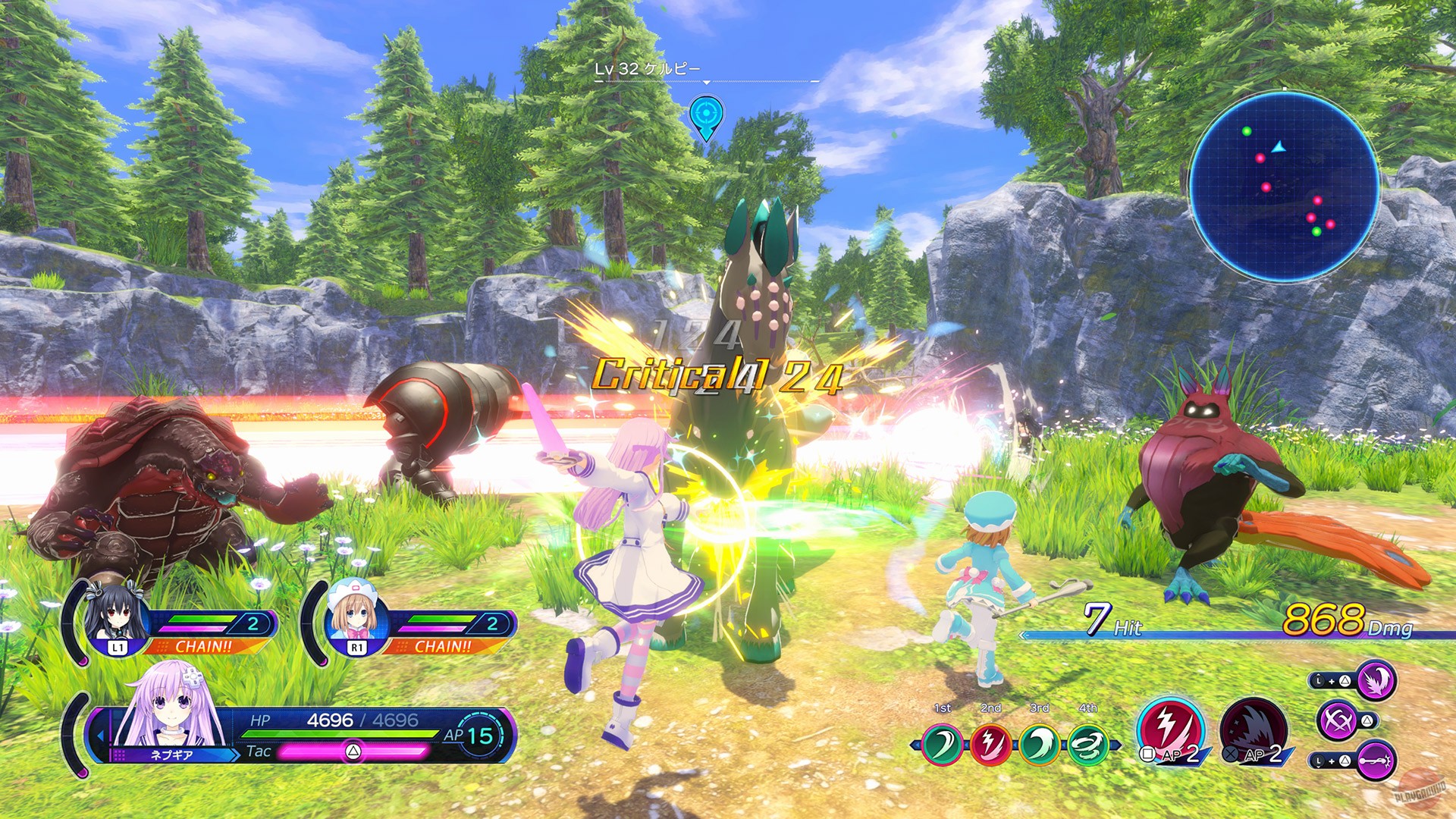
Task: Choose the 3rd combo wave skill
Action: 1040,744
